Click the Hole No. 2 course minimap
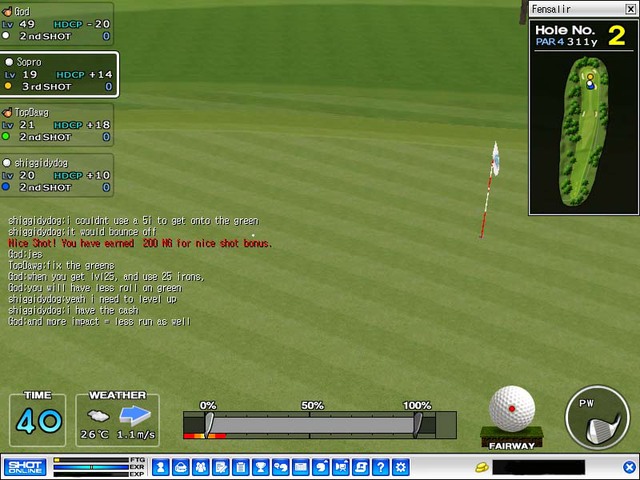 tap(584, 128)
